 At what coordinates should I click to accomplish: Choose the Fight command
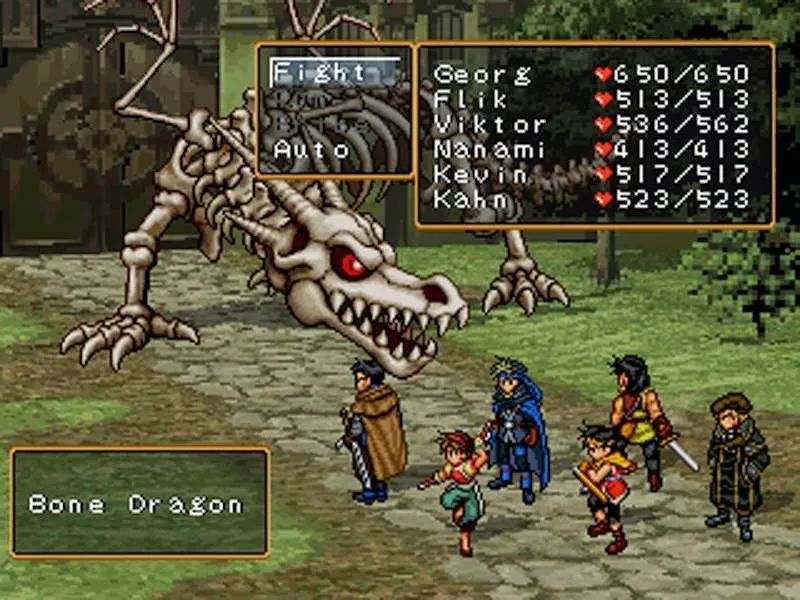pos(322,72)
